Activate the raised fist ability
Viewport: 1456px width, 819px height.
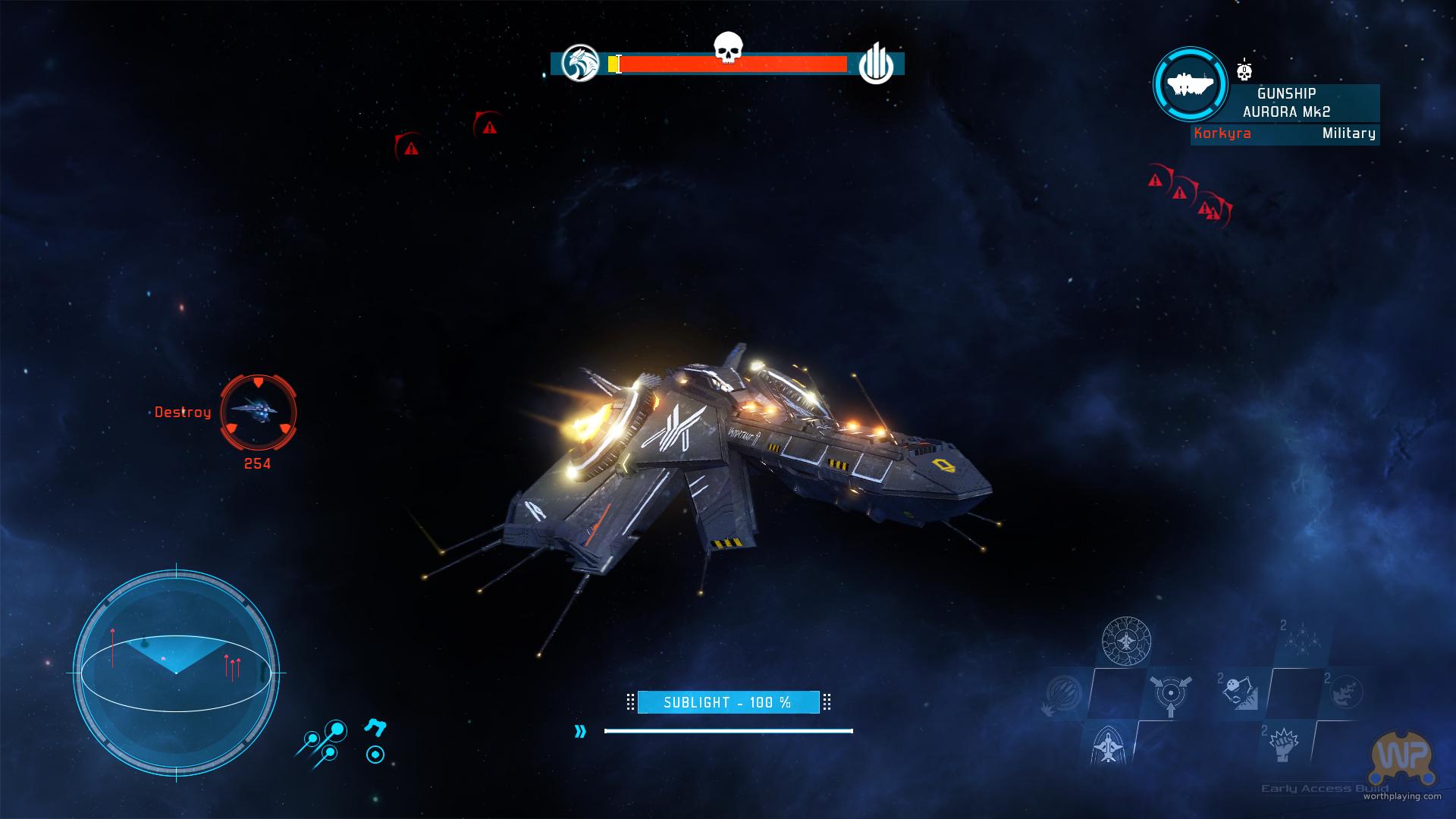1283,745
